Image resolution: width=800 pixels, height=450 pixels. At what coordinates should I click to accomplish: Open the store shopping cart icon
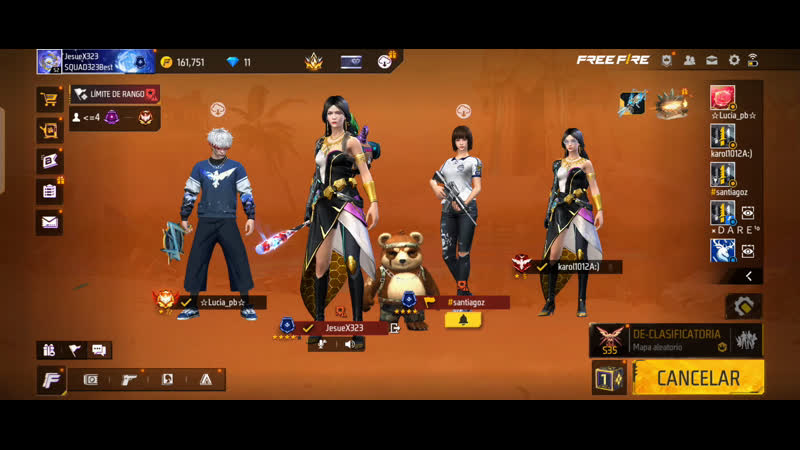coord(49,98)
